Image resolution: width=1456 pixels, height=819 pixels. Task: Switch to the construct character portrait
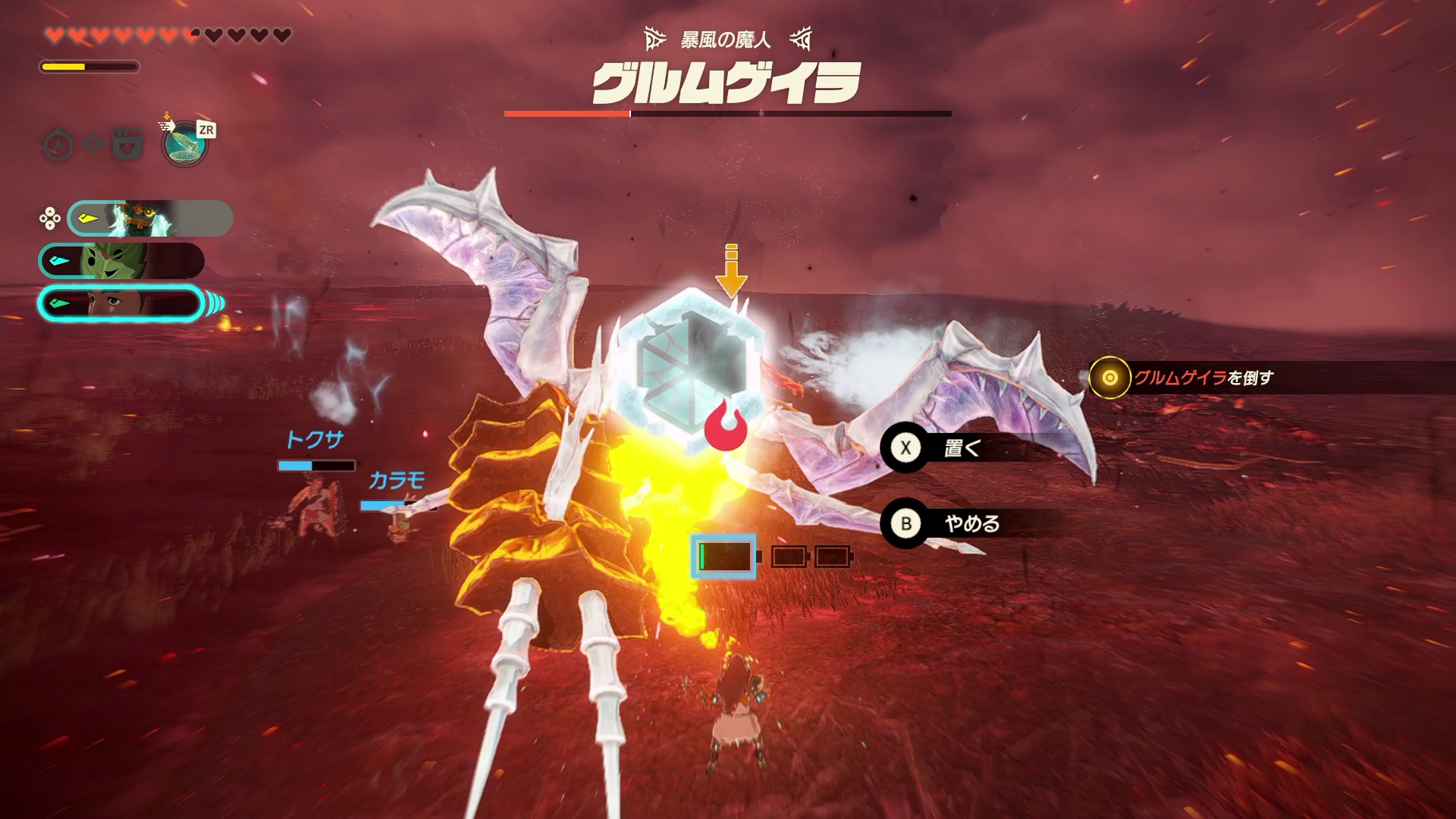pos(149,218)
